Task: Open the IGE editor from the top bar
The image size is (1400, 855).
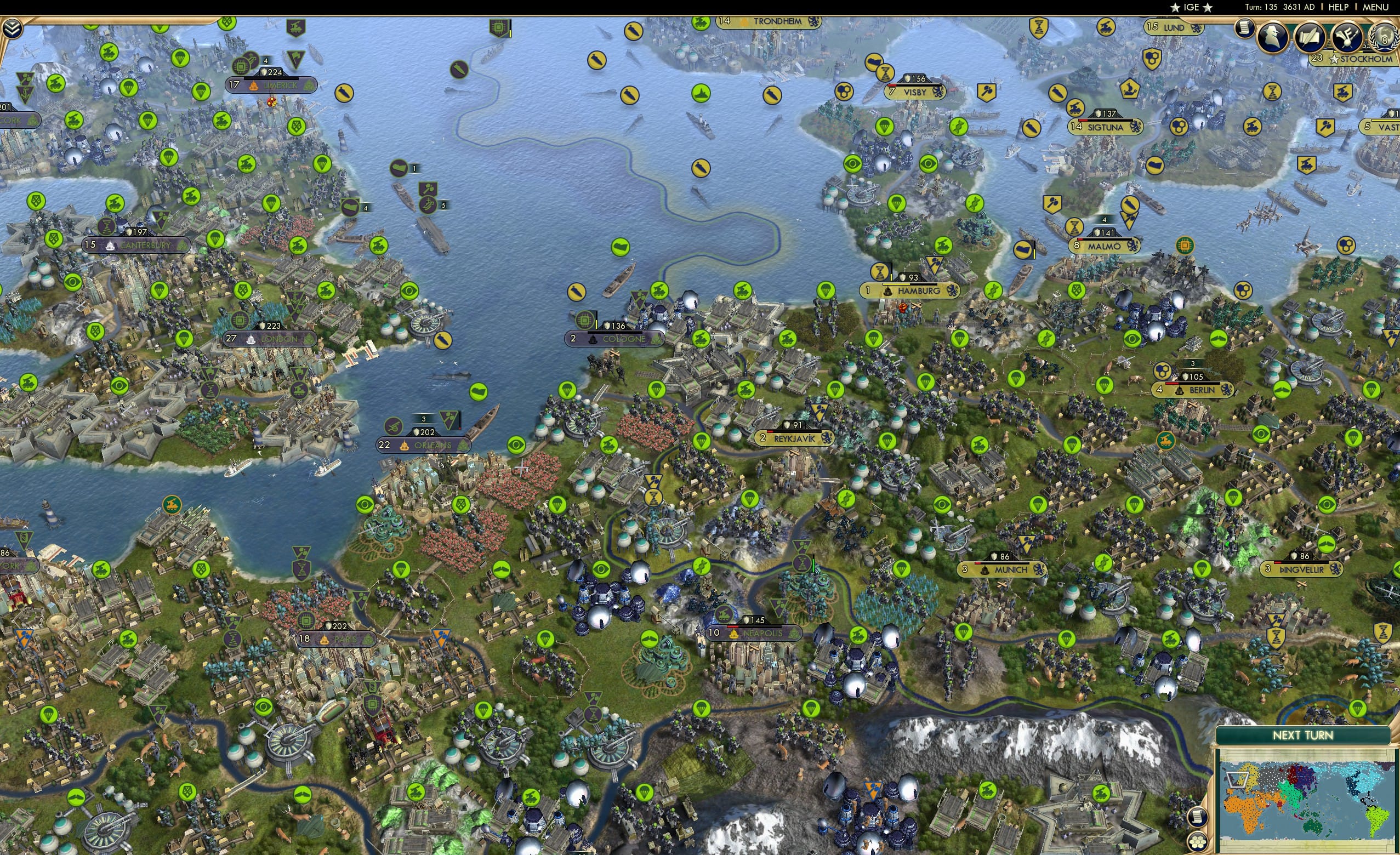Action: [1191, 7]
